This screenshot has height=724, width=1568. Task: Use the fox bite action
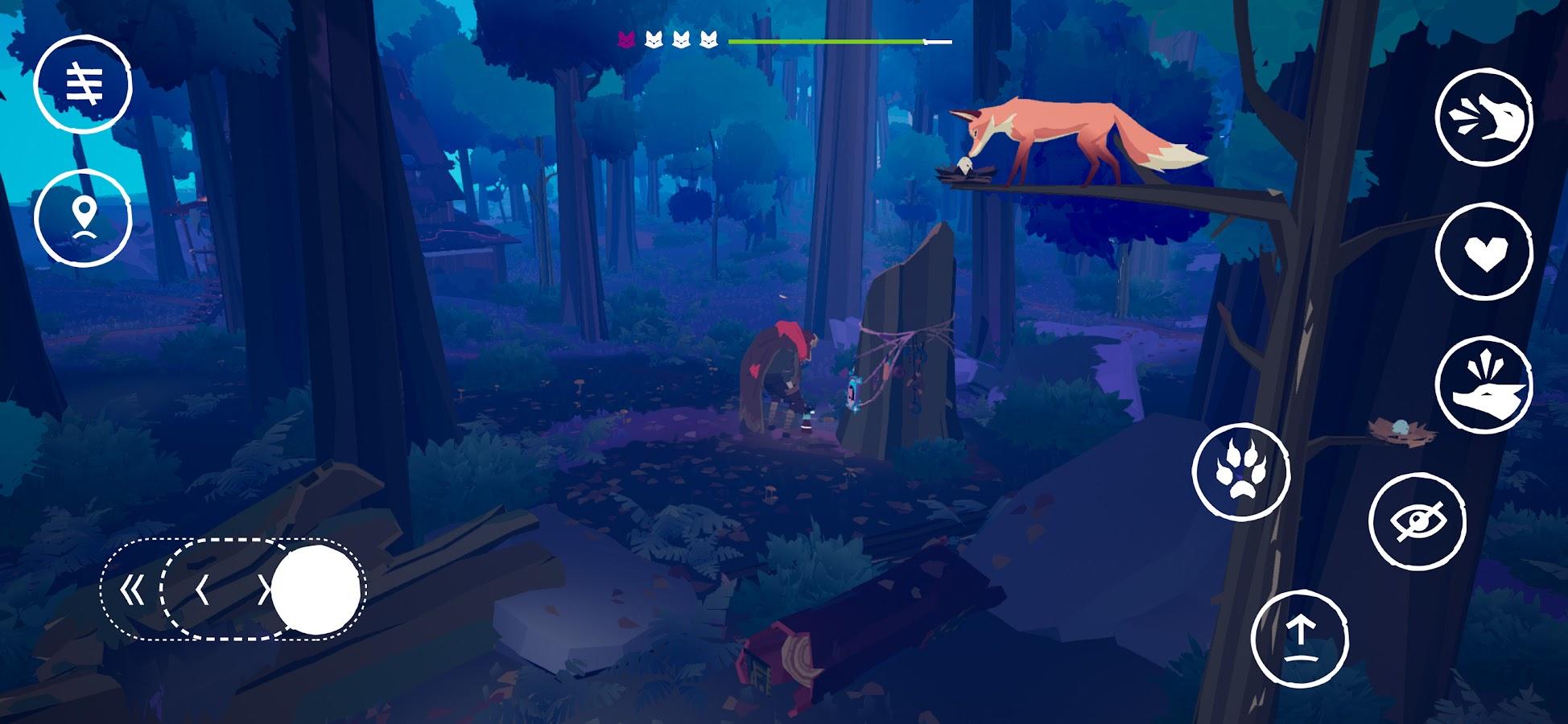pos(1484,386)
